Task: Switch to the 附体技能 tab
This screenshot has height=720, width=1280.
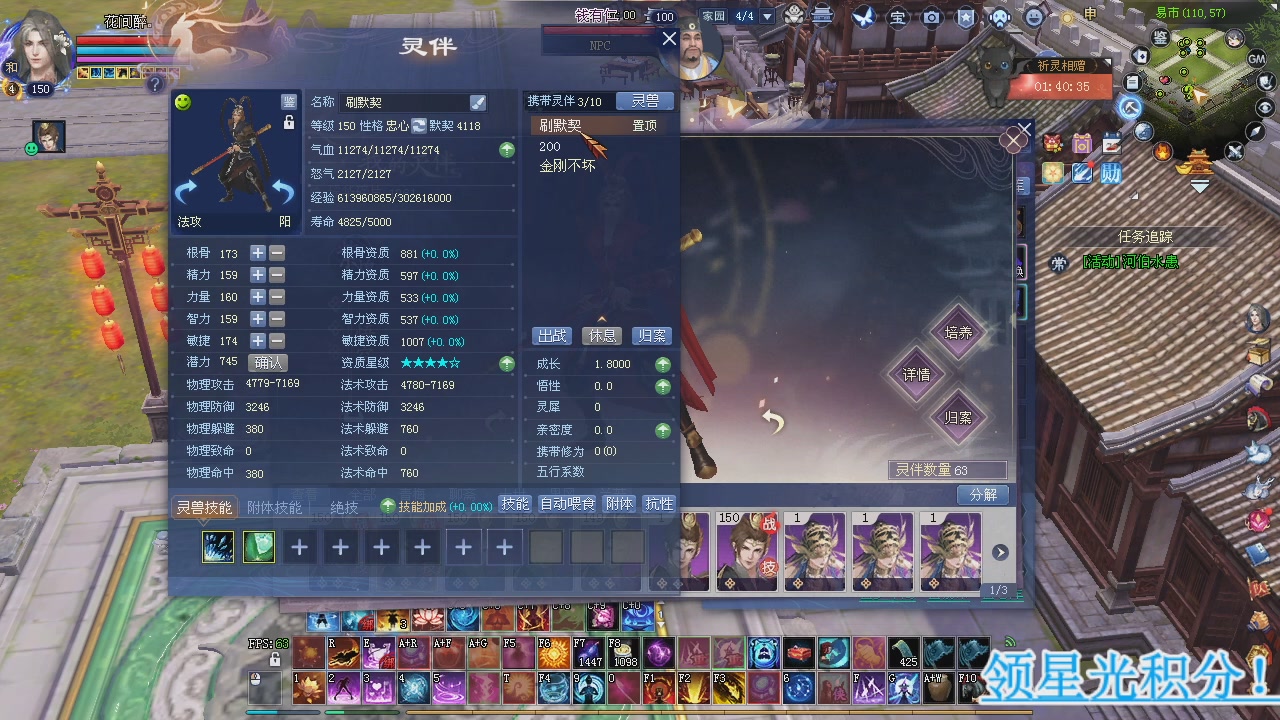Action: click(x=274, y=508)
